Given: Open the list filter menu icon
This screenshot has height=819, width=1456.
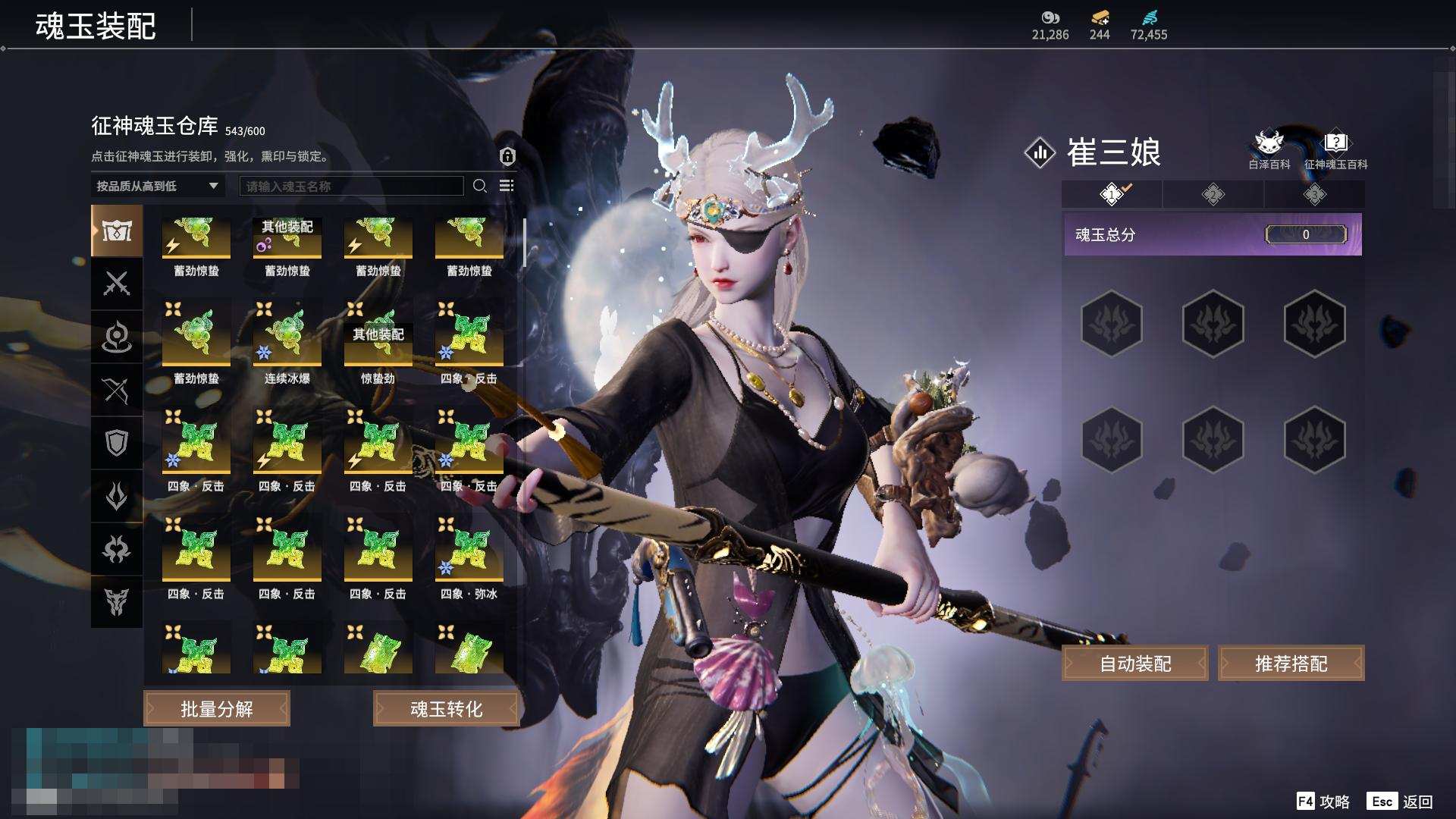Looking at the screenshot, I should pos(507,186).
